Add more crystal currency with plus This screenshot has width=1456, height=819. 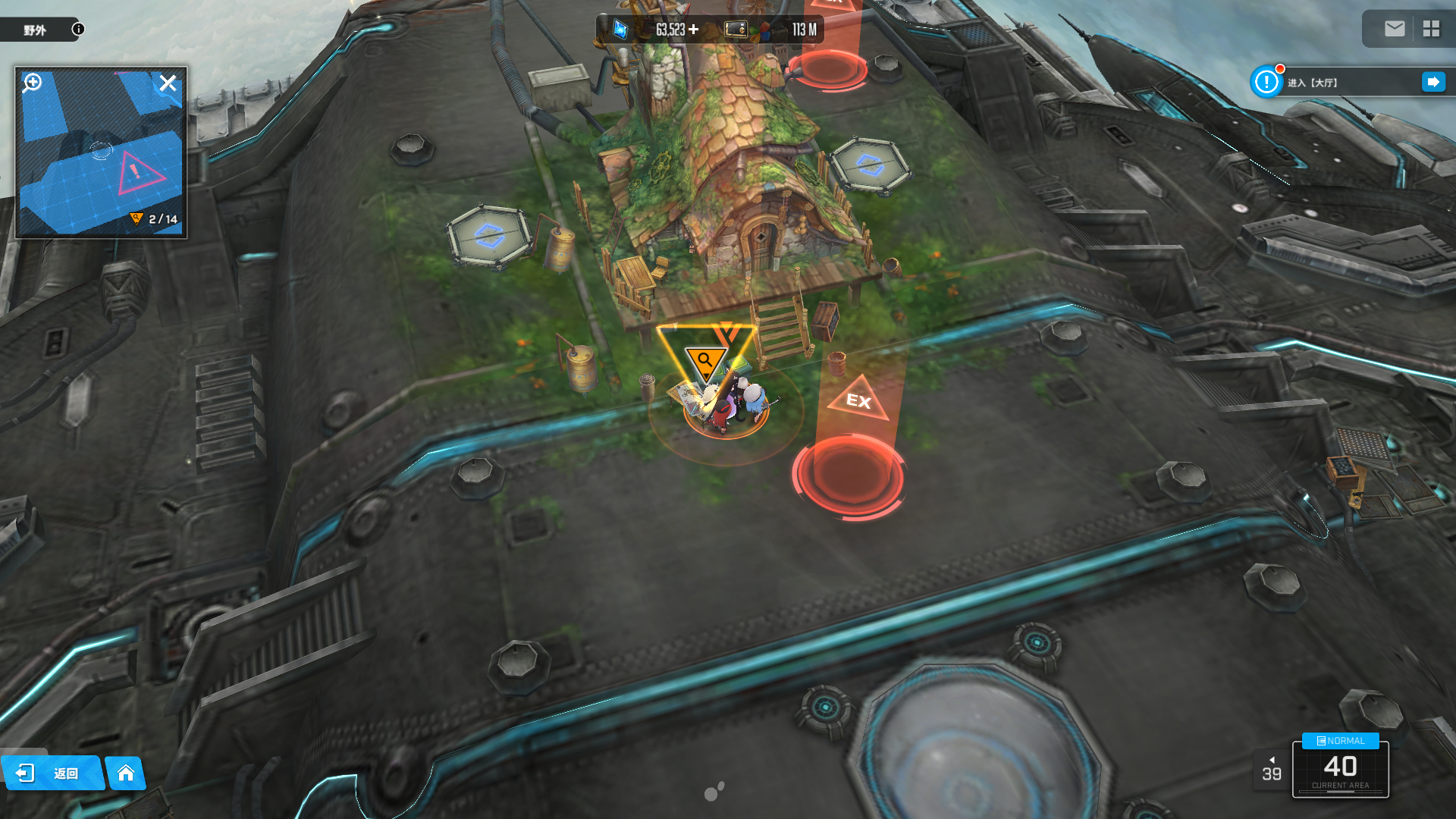693,30
